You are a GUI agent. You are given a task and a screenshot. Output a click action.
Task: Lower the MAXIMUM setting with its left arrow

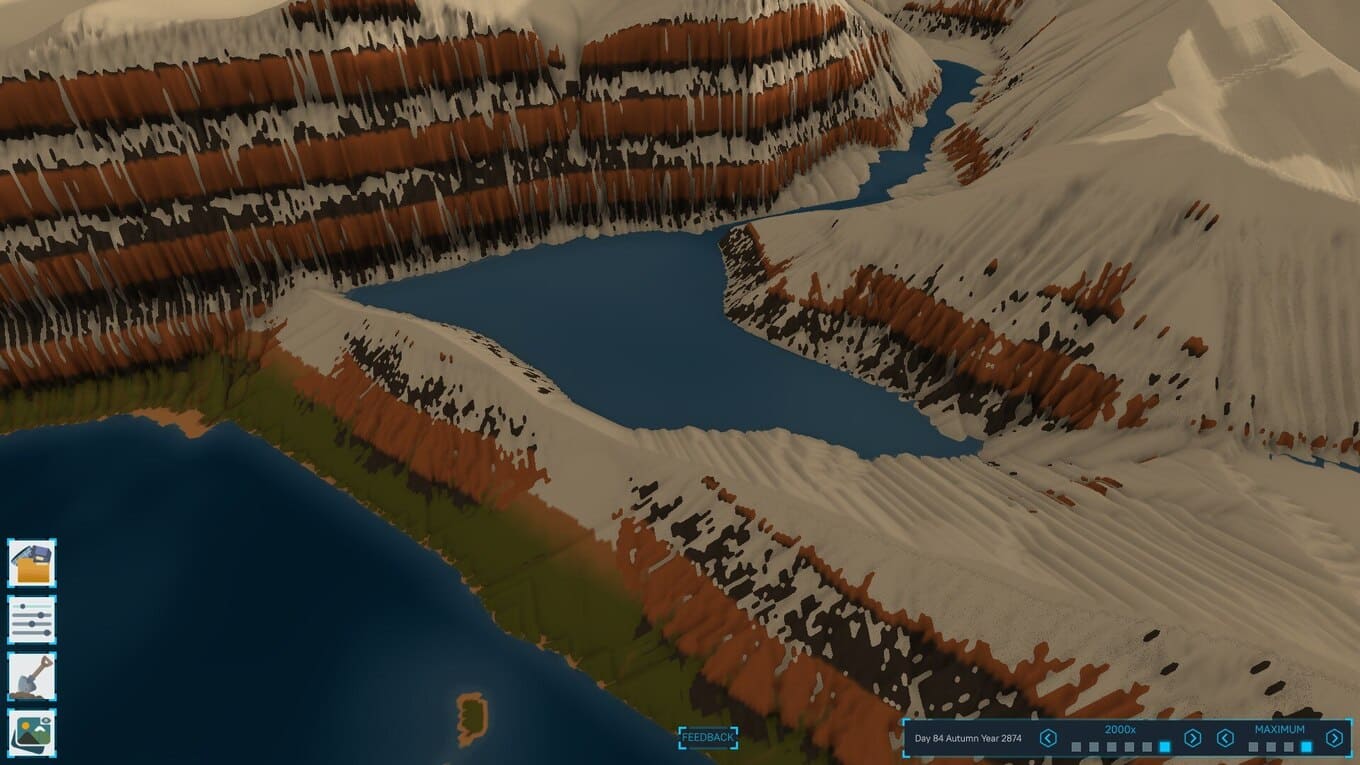[x=1225, y=738]
